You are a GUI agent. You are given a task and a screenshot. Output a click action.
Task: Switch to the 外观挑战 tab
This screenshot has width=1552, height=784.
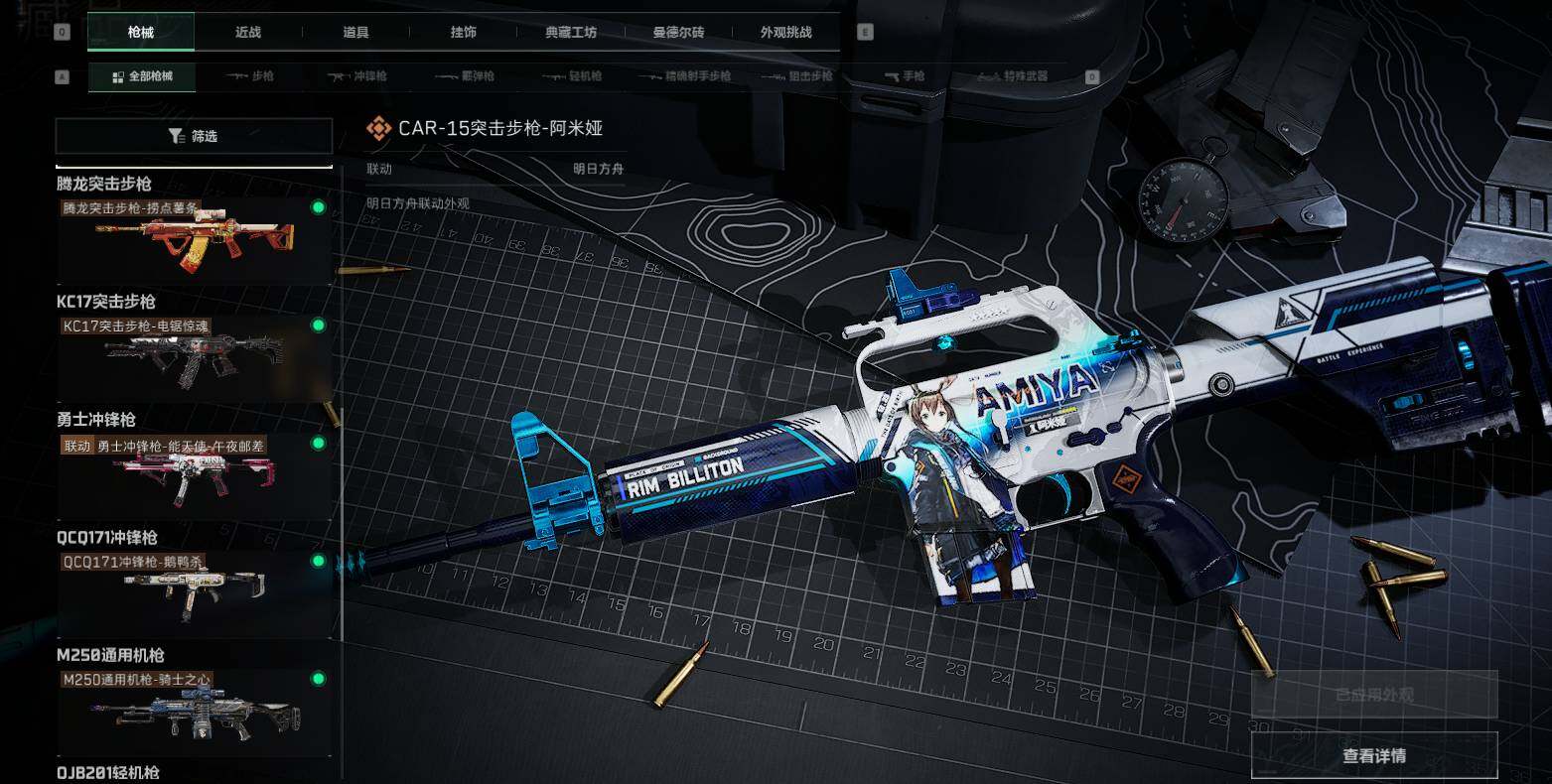(785, 32)
